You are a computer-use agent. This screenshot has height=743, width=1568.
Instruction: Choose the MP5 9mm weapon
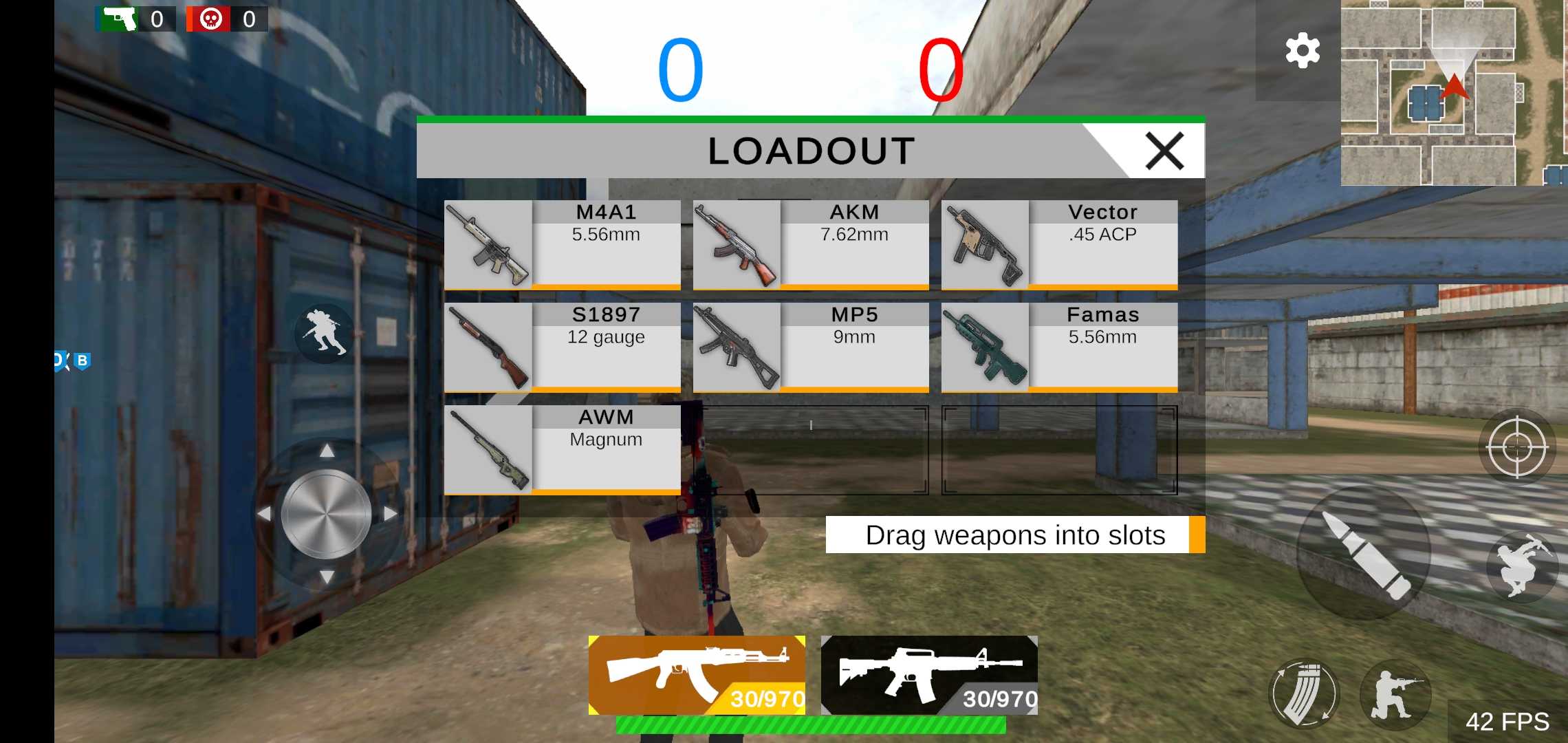(x=810, y=347)
